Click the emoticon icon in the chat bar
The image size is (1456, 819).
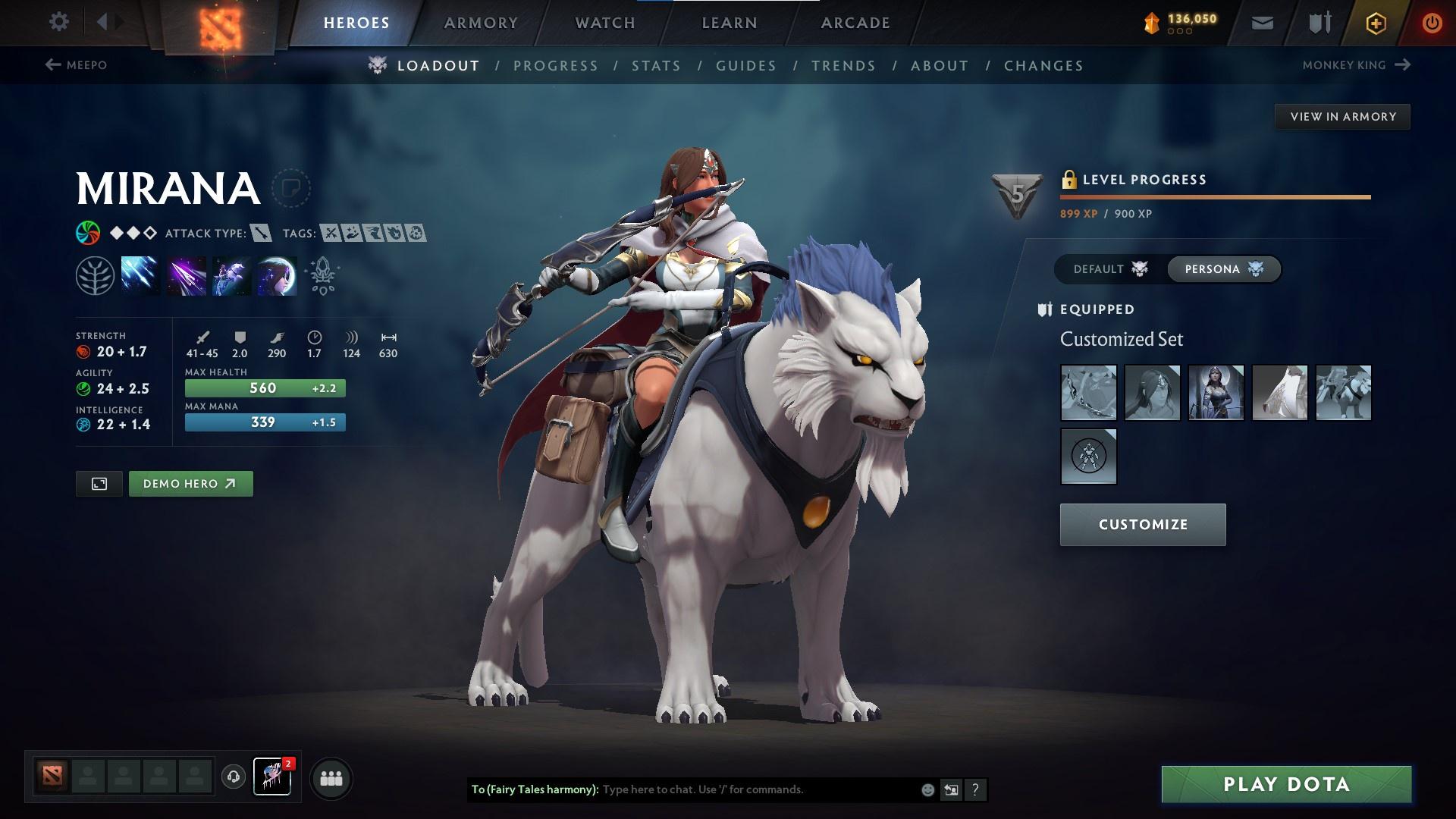927,789
